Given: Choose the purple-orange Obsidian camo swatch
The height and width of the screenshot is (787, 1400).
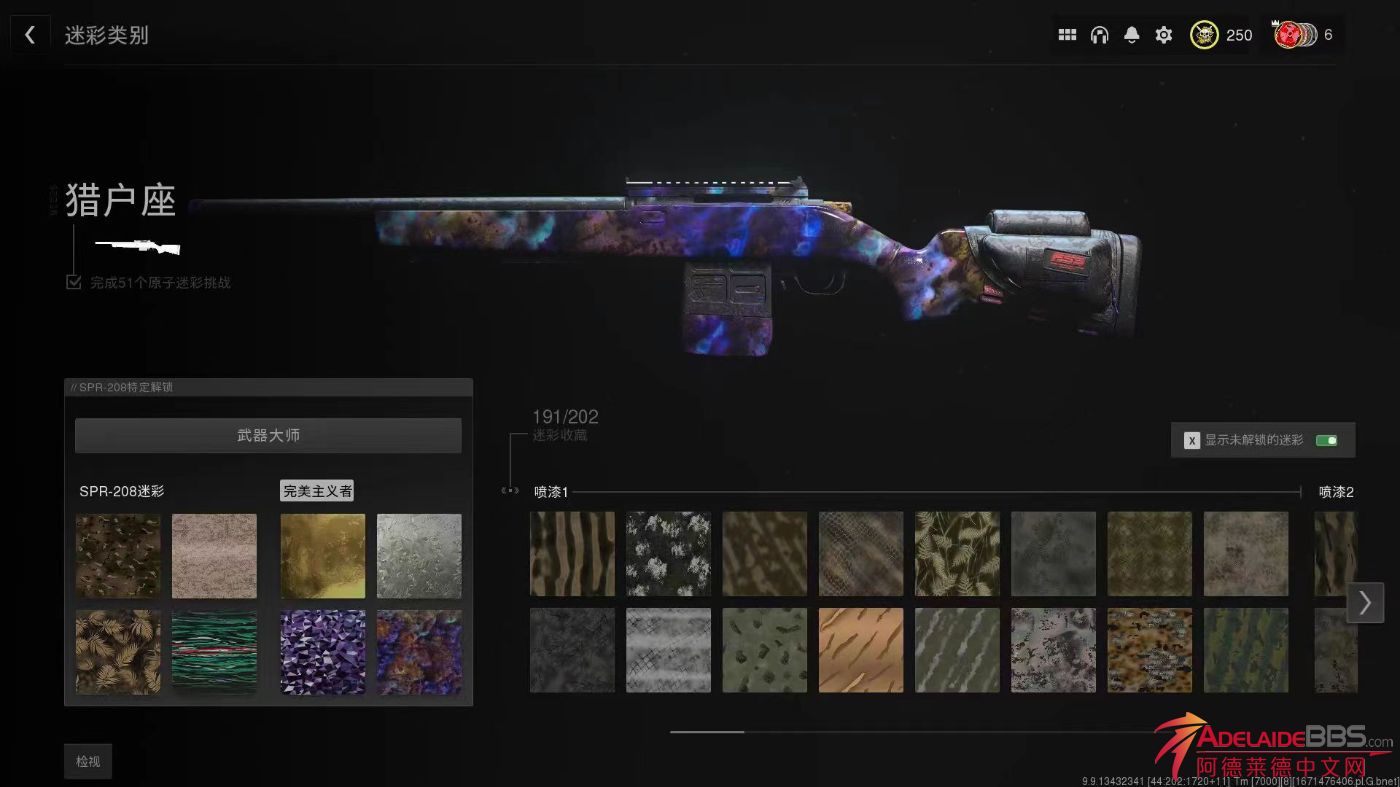Looking at the screenshot, I should [x=419, y=652].
